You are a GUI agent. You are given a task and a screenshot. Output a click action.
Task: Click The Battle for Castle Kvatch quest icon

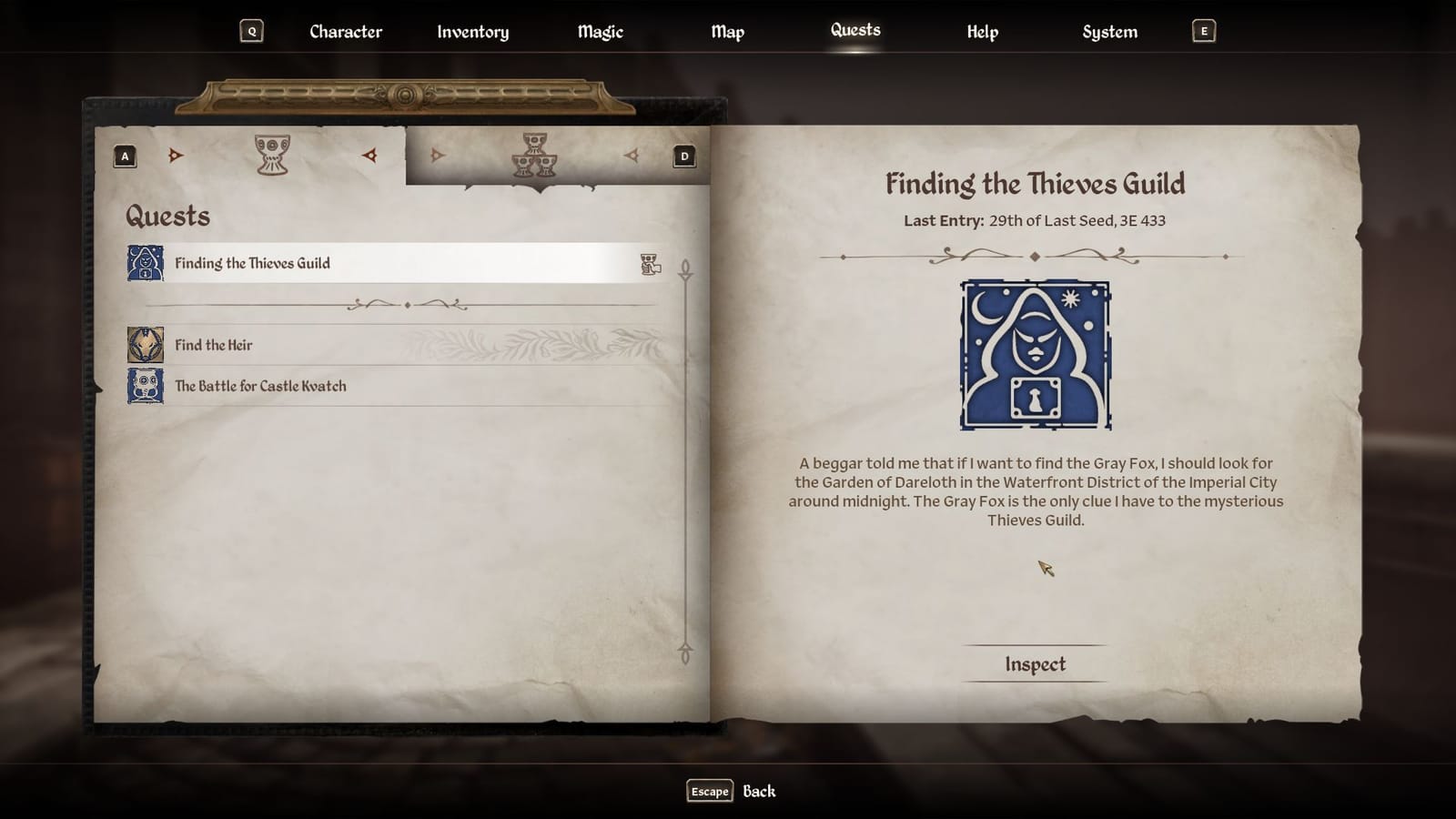coord(145,385)
